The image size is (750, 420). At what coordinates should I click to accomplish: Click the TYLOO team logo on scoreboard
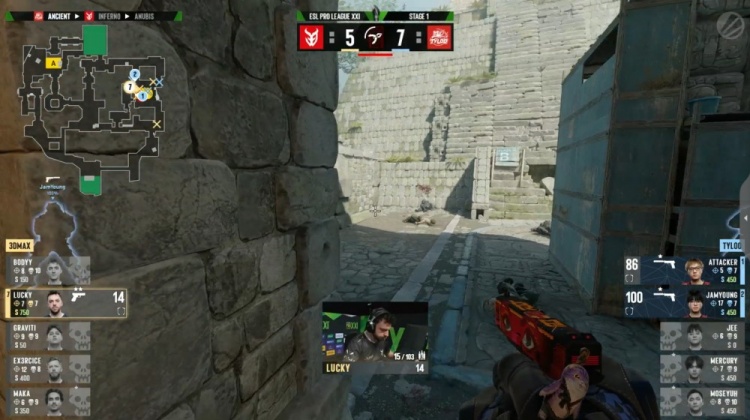coord(440,38)
